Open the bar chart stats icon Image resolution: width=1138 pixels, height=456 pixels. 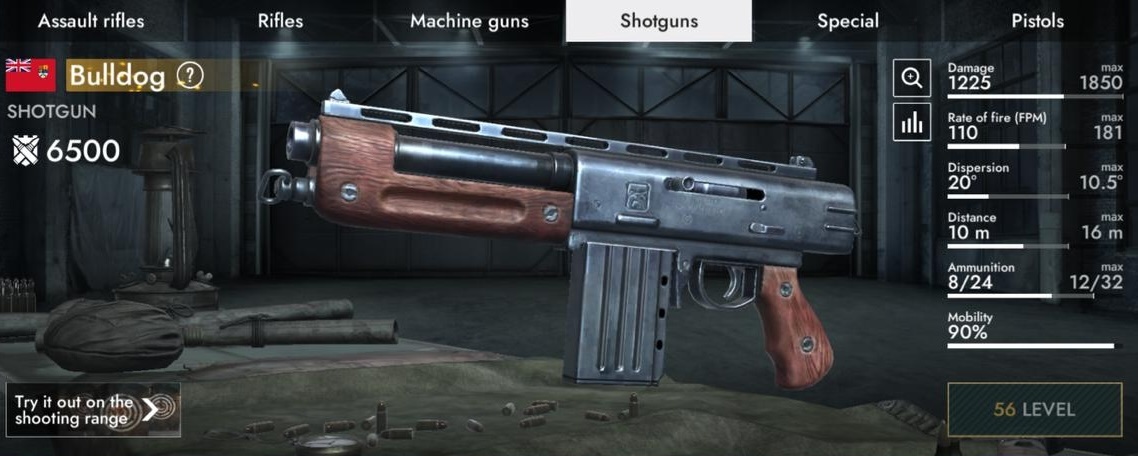point(911,122)
